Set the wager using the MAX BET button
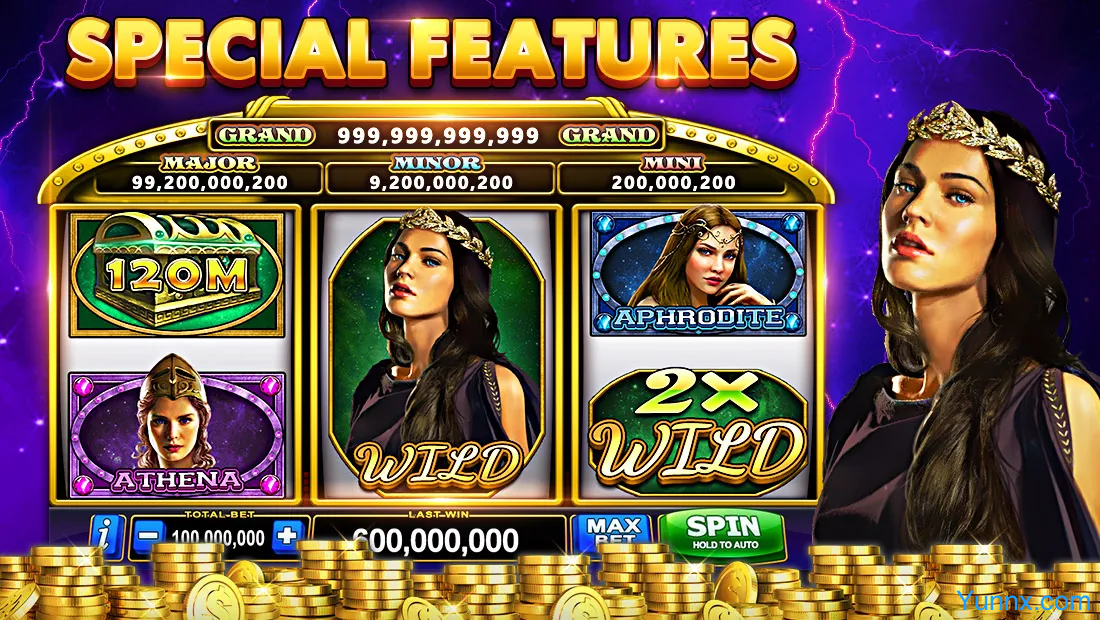Viewport: 1100px width, 620px height. click(612, 532)
